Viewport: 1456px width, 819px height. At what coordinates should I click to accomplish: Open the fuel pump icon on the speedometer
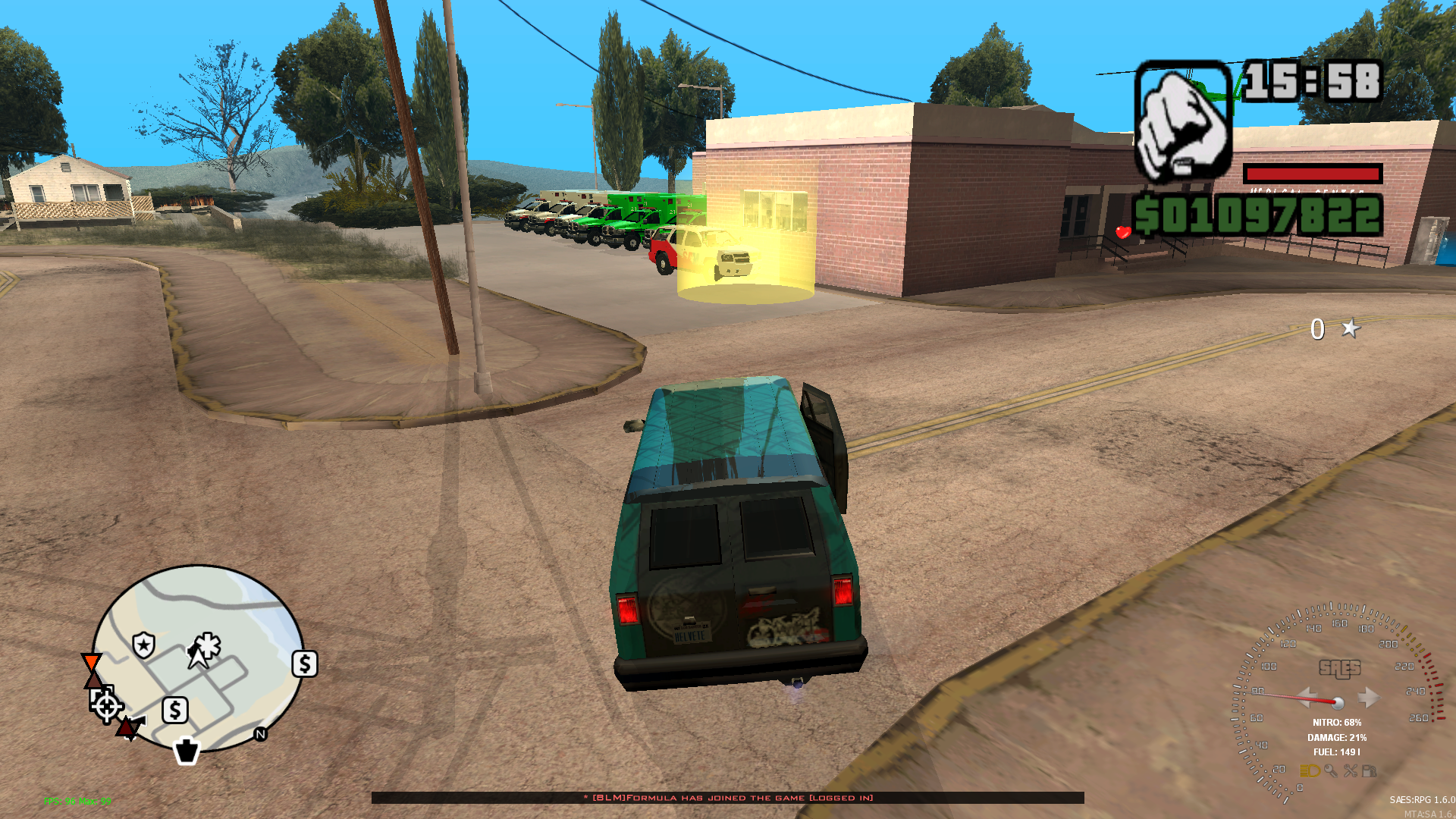[1370, 770]
